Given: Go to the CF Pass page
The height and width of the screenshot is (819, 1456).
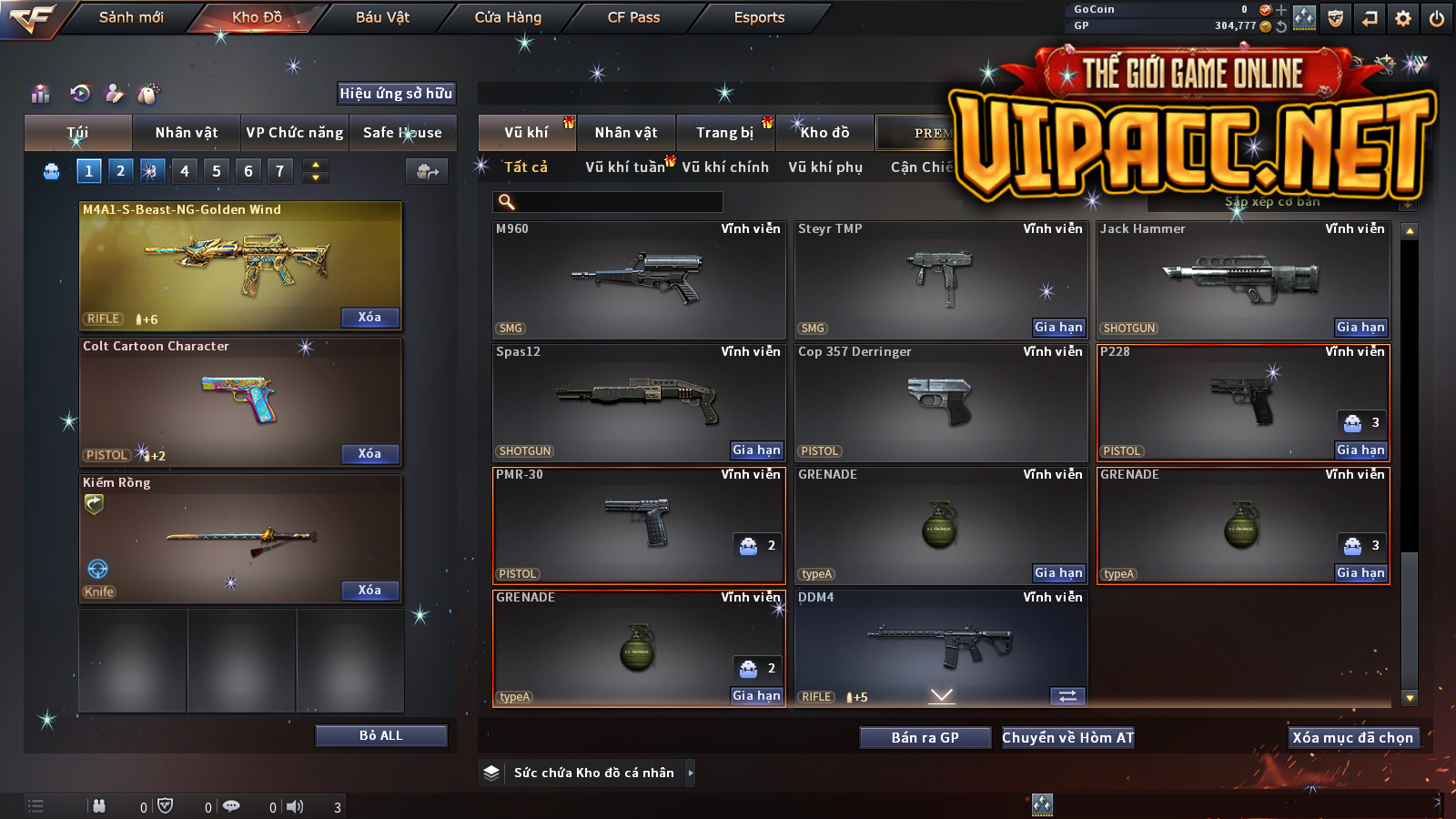Looking at the screenshot, I should tap(633, 17).
